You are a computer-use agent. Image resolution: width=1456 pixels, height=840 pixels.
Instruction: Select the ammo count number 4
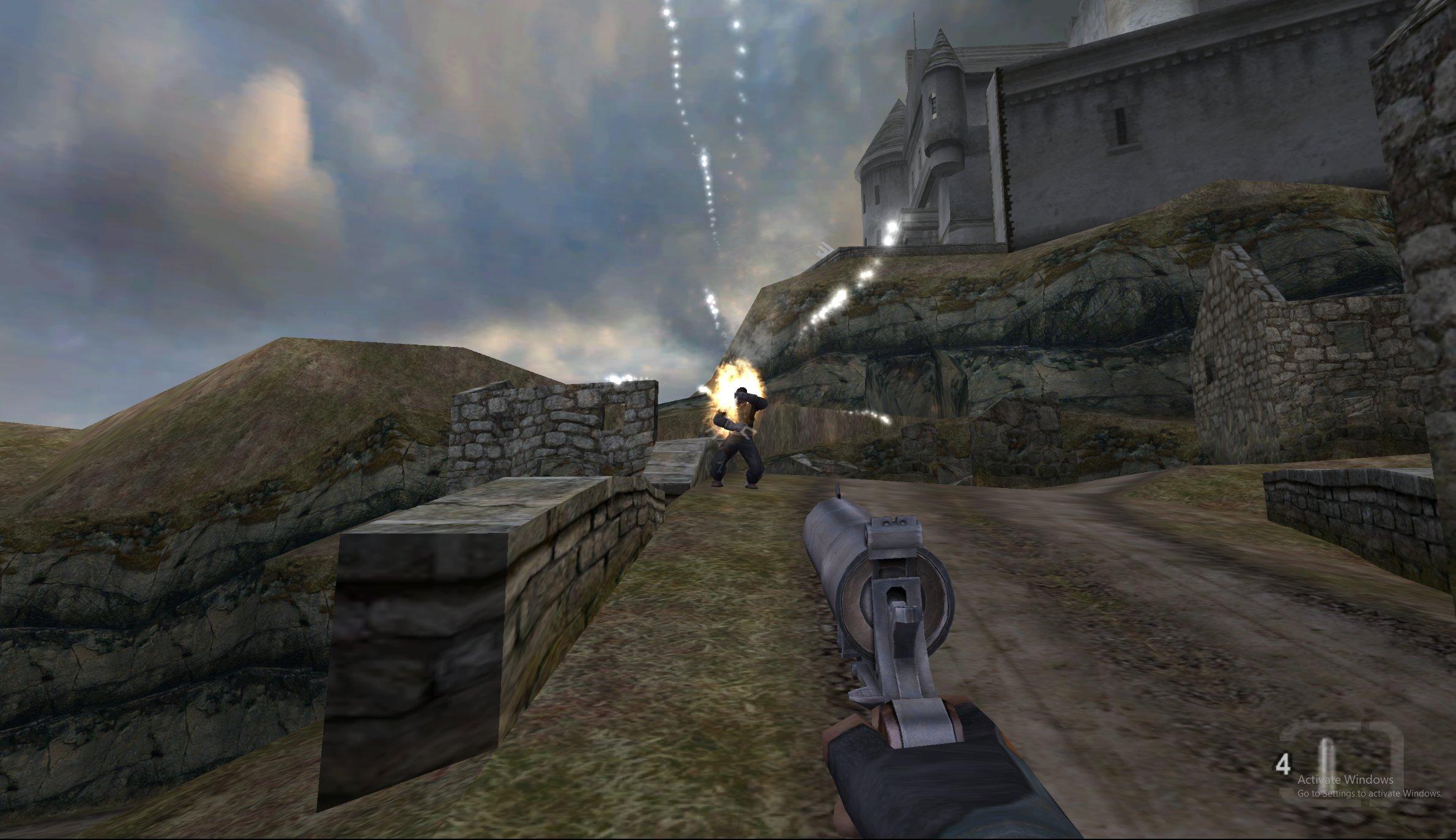[1282, 763]
